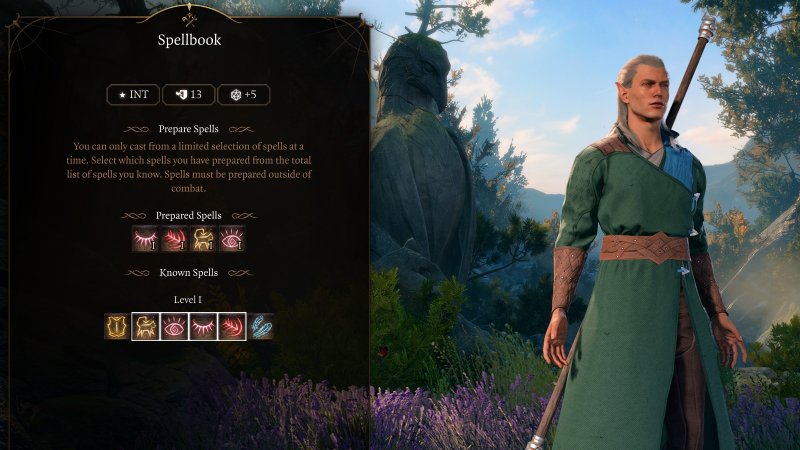This screenshot has height=450, width=800.
Task: Select the prepared Find Familiar spell
Action: tap(203, 239)
